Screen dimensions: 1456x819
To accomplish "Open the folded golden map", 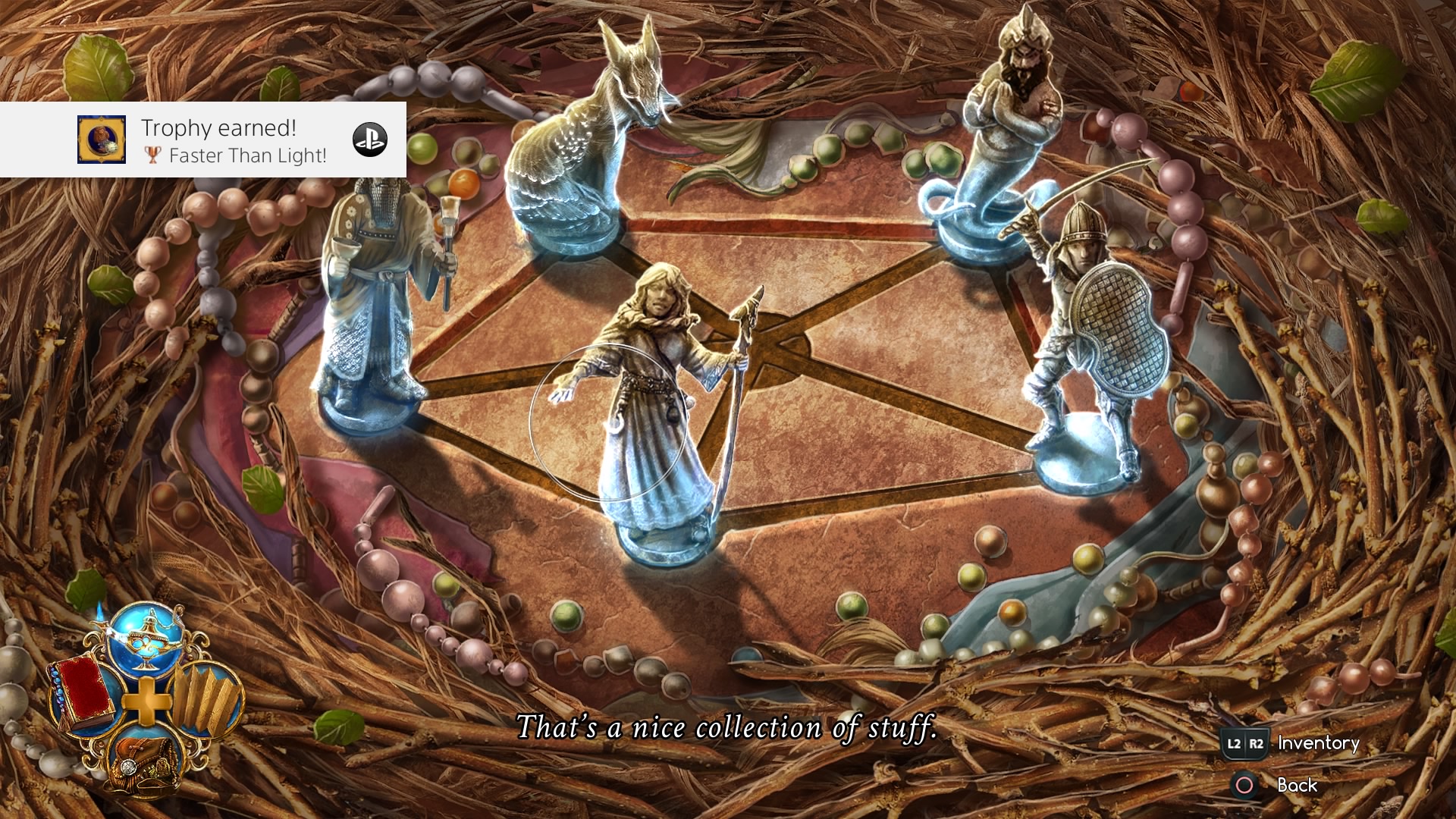I will tap(204, 699).
